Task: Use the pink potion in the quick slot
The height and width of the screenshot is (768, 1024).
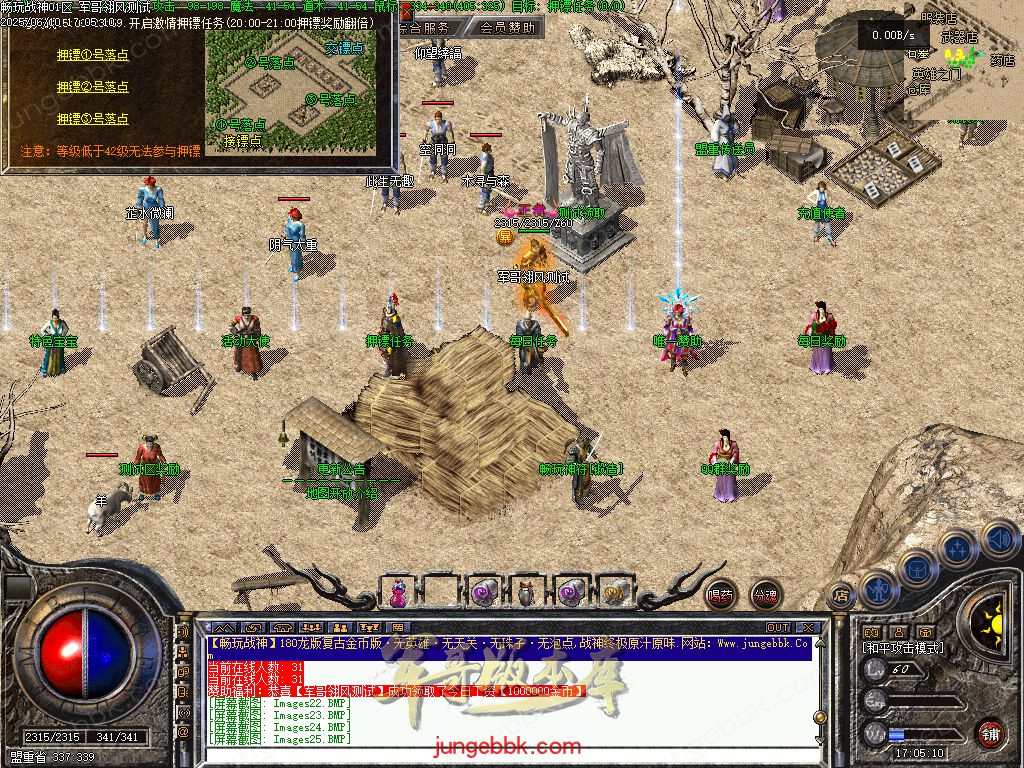Action: (398, 592)
